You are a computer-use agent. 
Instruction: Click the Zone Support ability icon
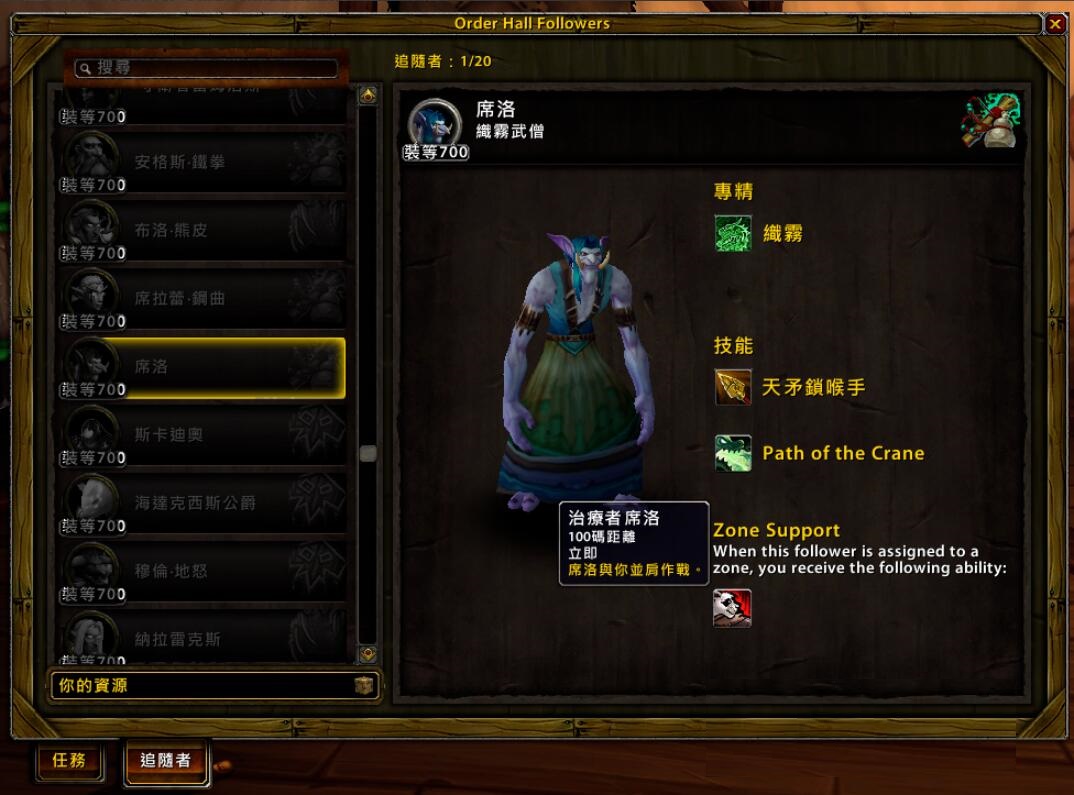click(x=732, y=608)
